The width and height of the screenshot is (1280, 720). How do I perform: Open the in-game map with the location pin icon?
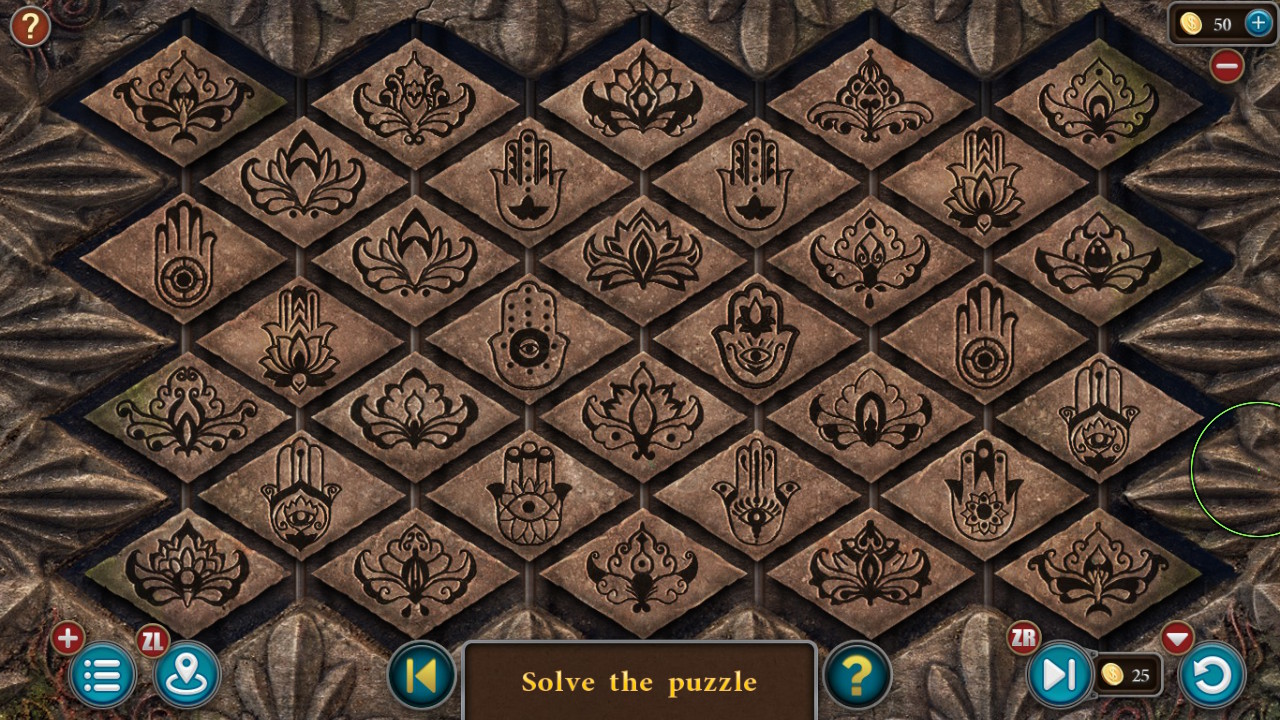(186, 675)
